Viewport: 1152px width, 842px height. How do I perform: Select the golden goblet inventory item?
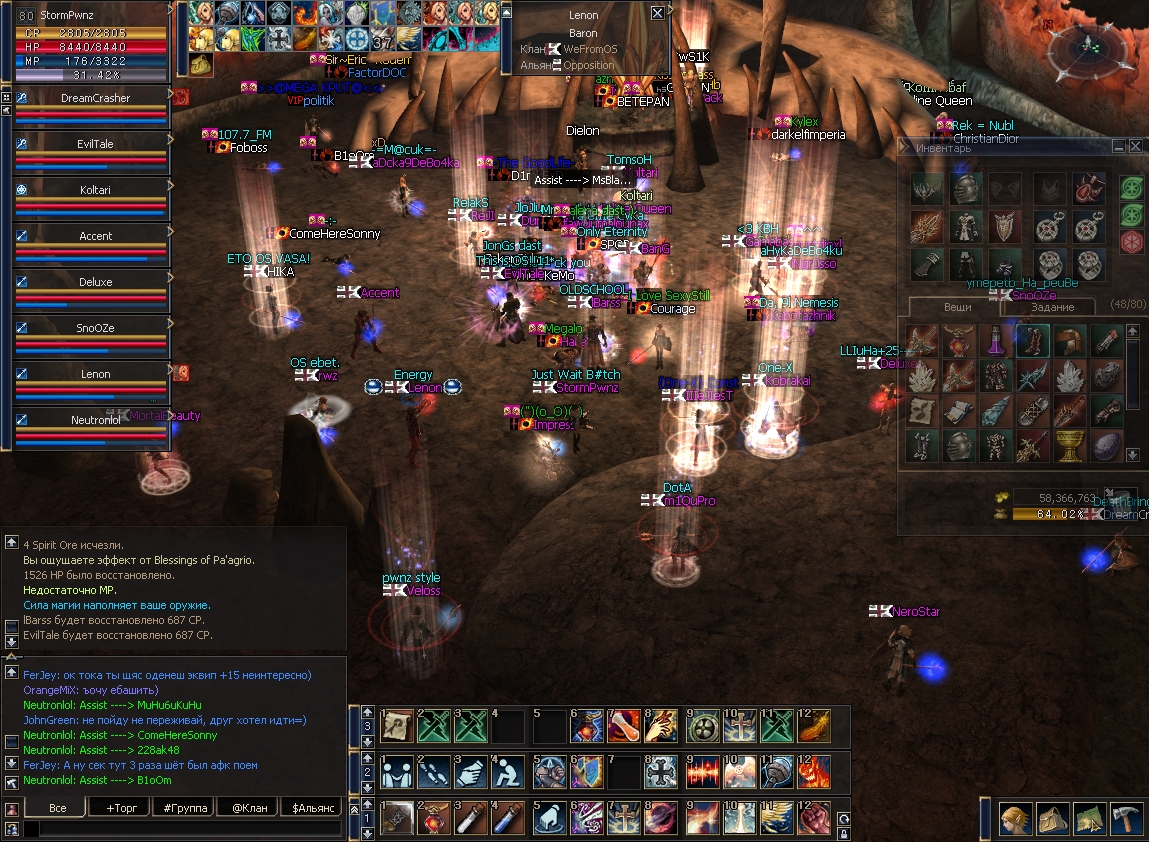tap(1071, 446)
